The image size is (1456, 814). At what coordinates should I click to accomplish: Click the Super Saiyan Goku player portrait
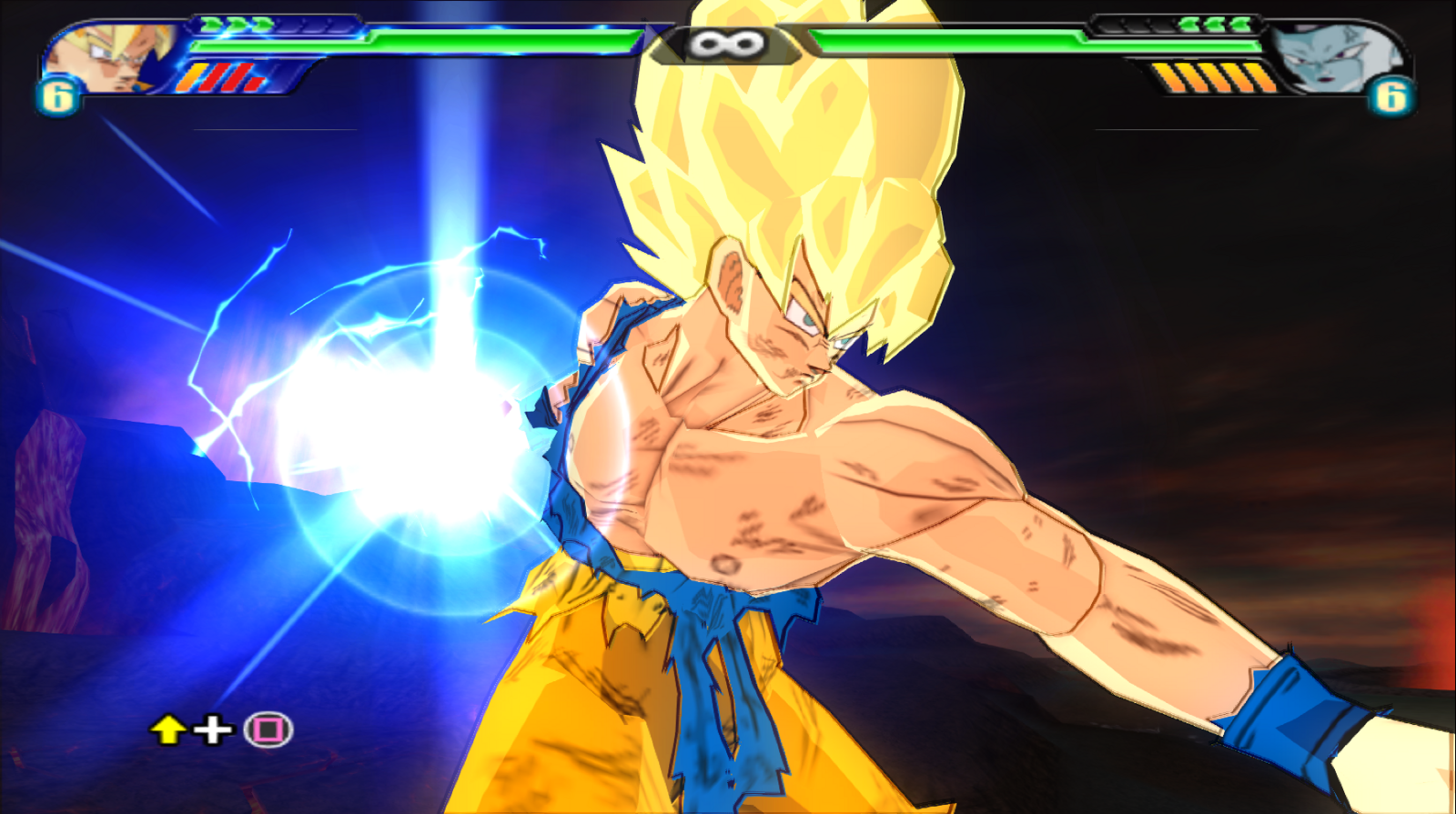[x=109, y=56]
